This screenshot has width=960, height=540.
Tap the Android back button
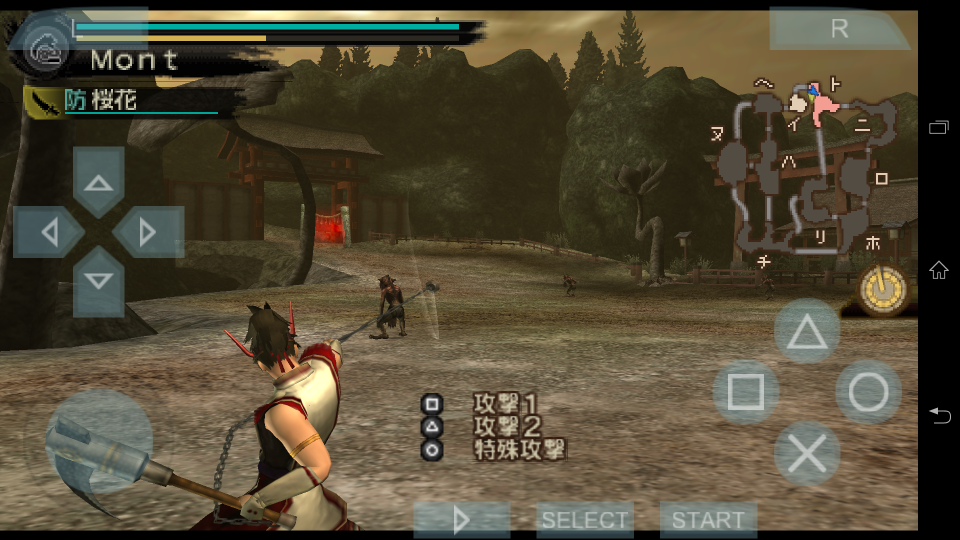tap(939, 415)
